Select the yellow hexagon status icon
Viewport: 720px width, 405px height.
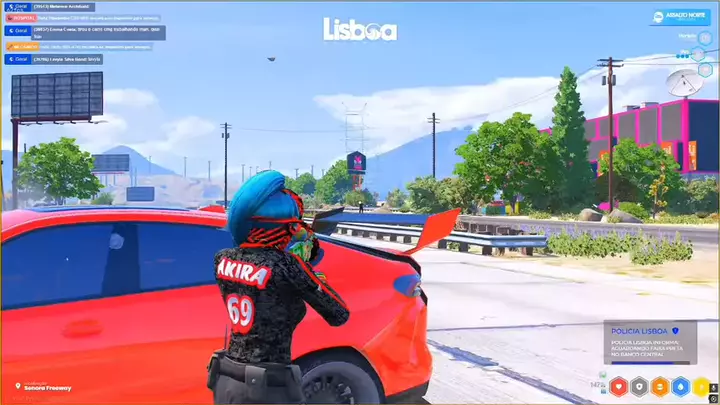700,385
